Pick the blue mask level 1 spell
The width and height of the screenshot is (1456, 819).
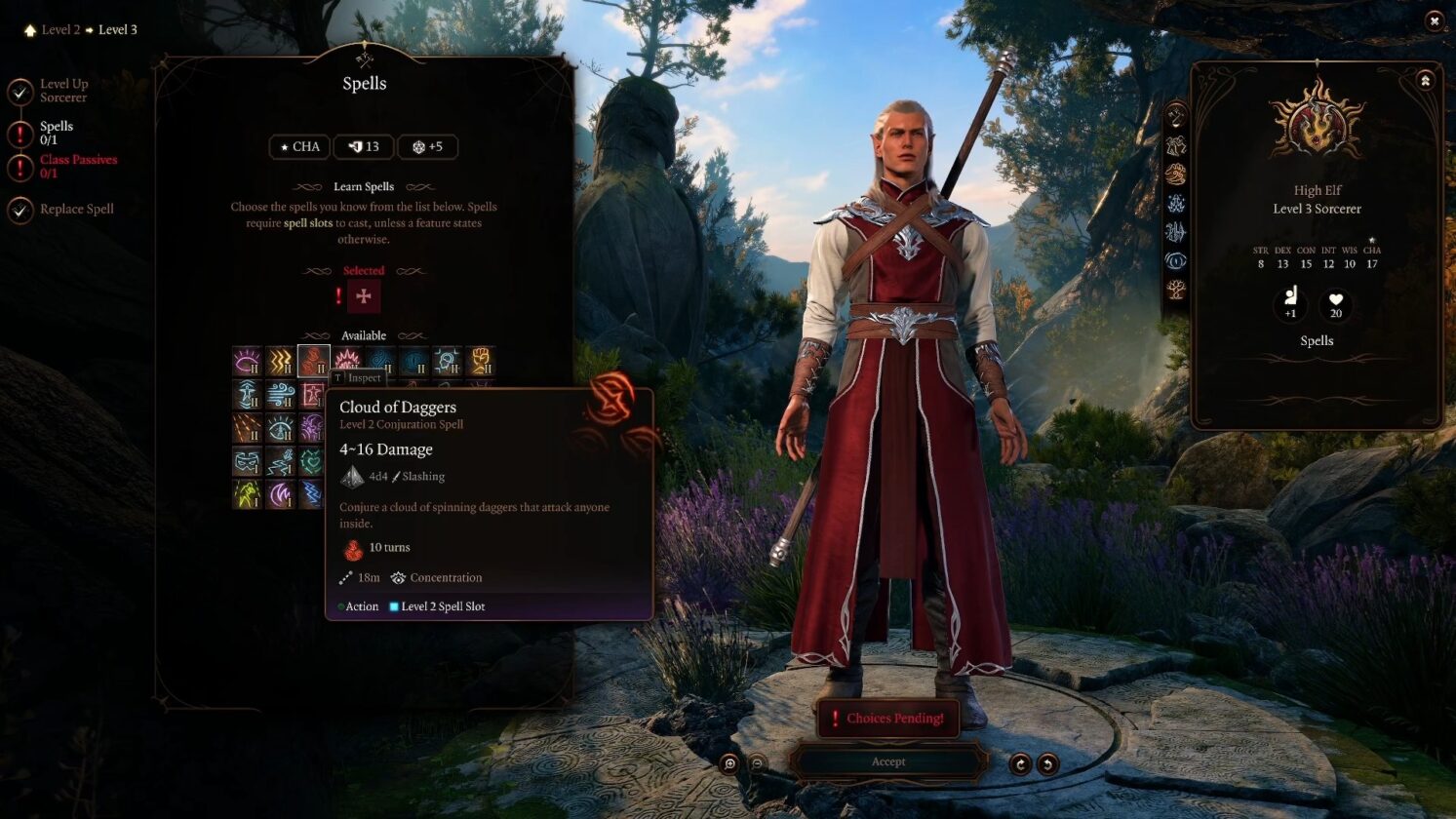[247, 461]
